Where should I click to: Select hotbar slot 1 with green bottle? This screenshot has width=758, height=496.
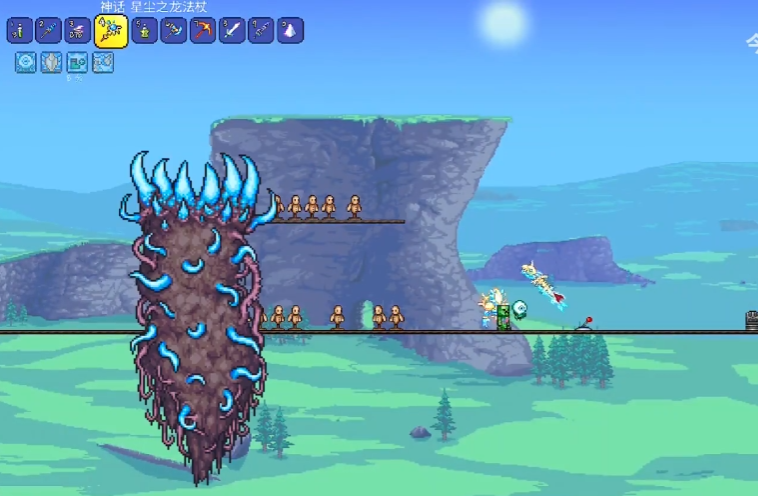point(19,31)
